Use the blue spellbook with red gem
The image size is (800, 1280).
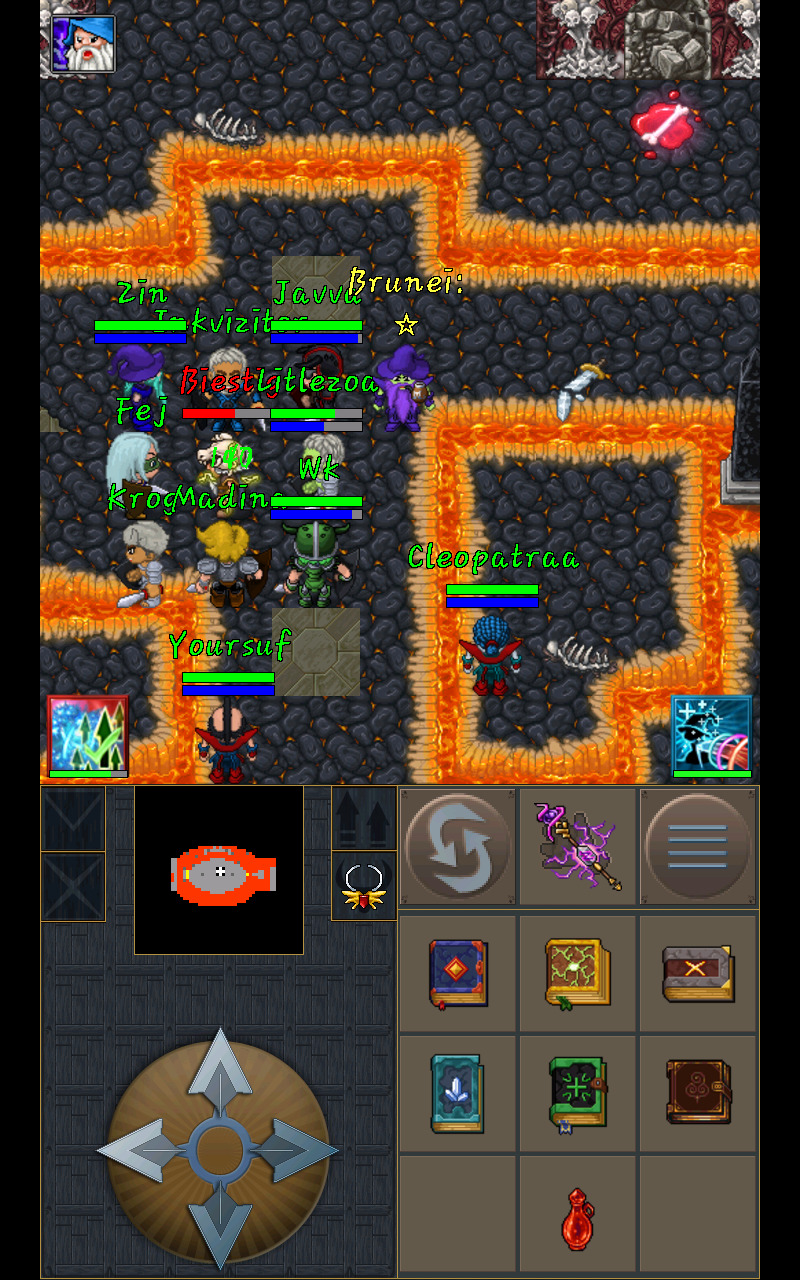tap(458, 972)
